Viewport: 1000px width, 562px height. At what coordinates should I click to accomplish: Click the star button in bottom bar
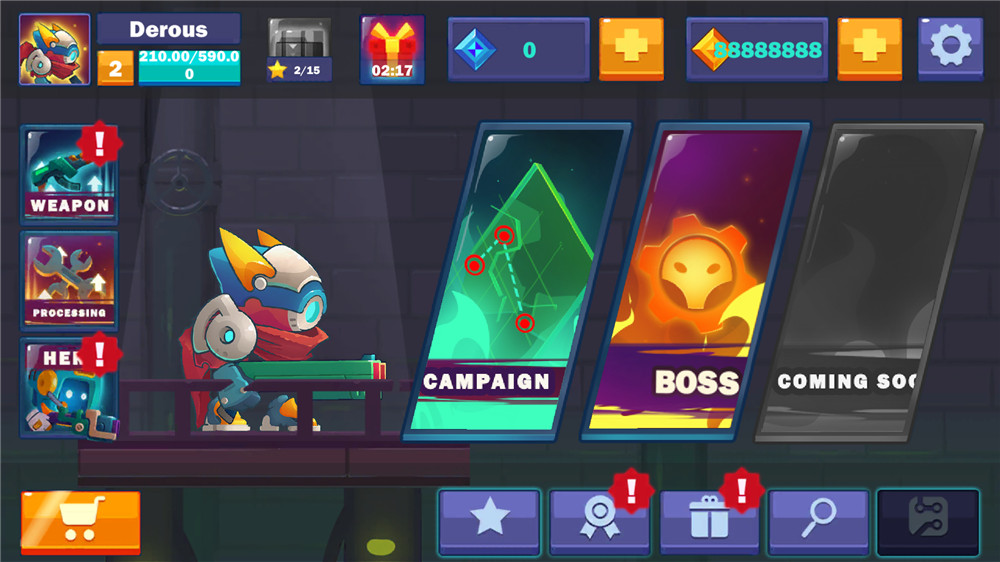[490, 521]
